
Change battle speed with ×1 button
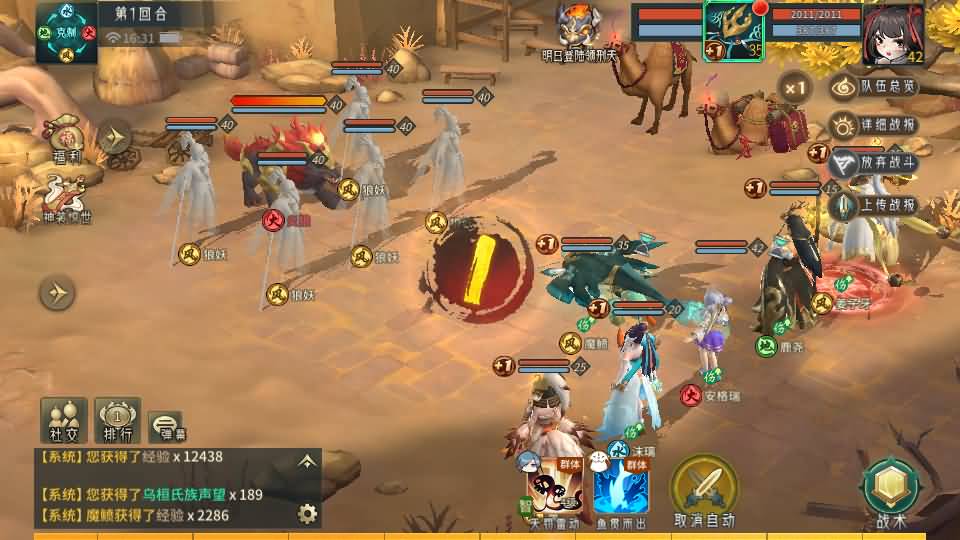click(x=795, y=88)
